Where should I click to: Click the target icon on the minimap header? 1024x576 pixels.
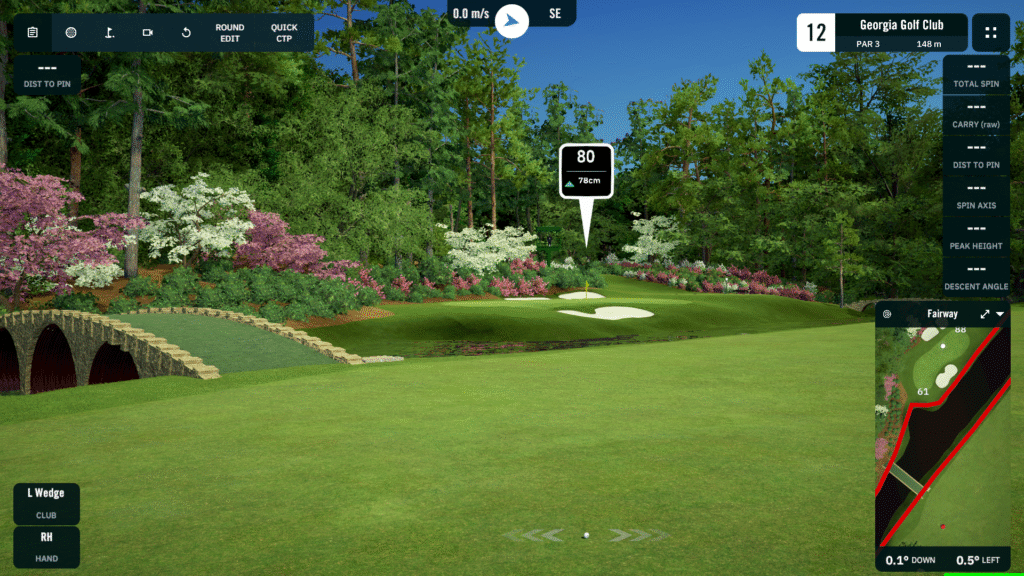click(887, 314)
